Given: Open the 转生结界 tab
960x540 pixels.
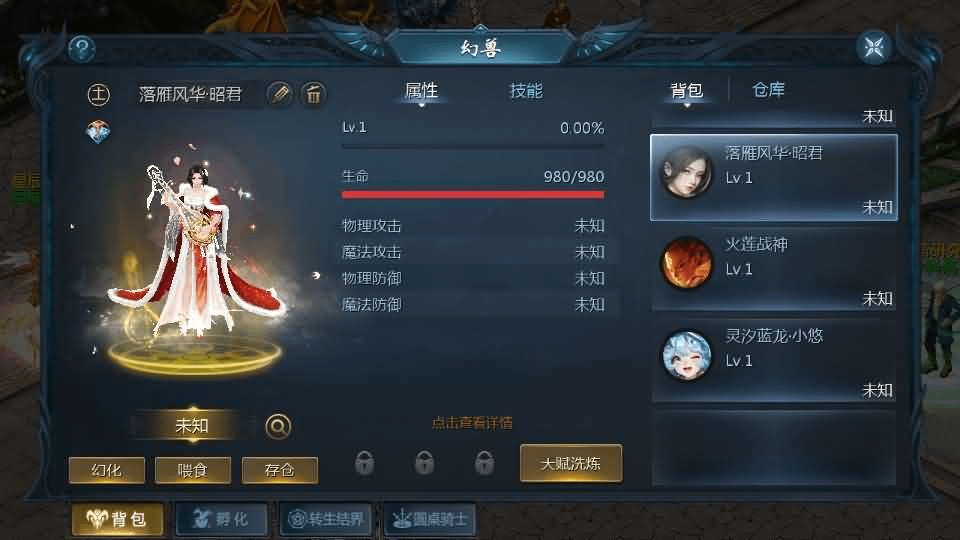Looking at the screenshot, I should pos(326,519).
